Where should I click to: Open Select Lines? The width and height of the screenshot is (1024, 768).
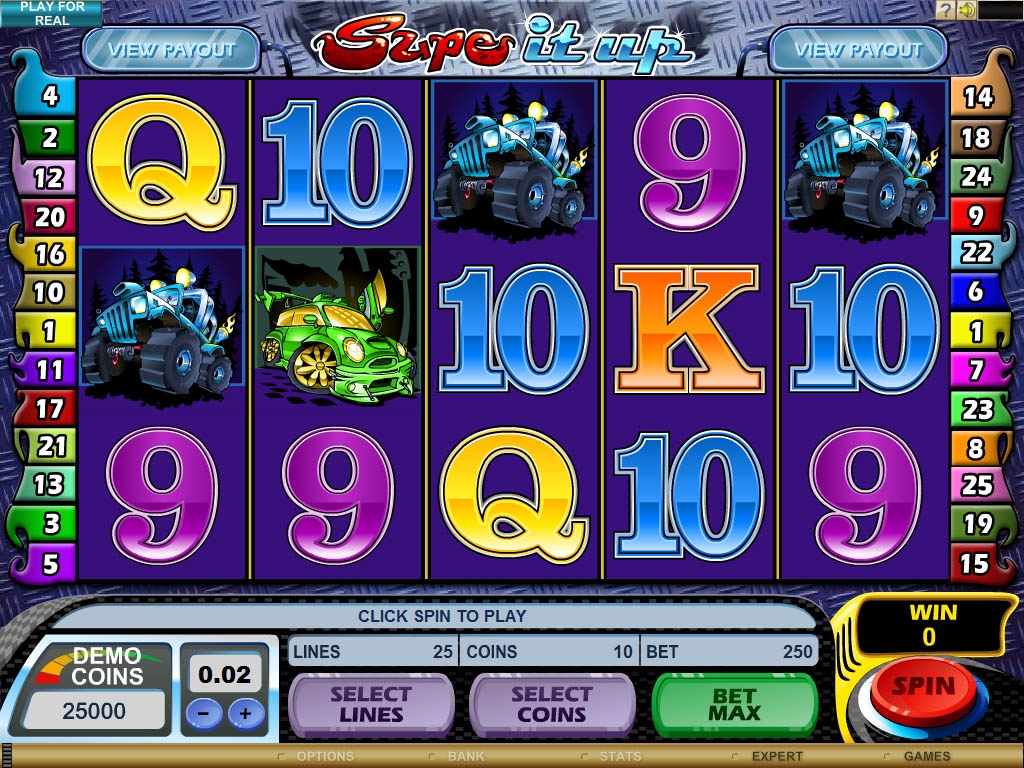pos(370,704)
